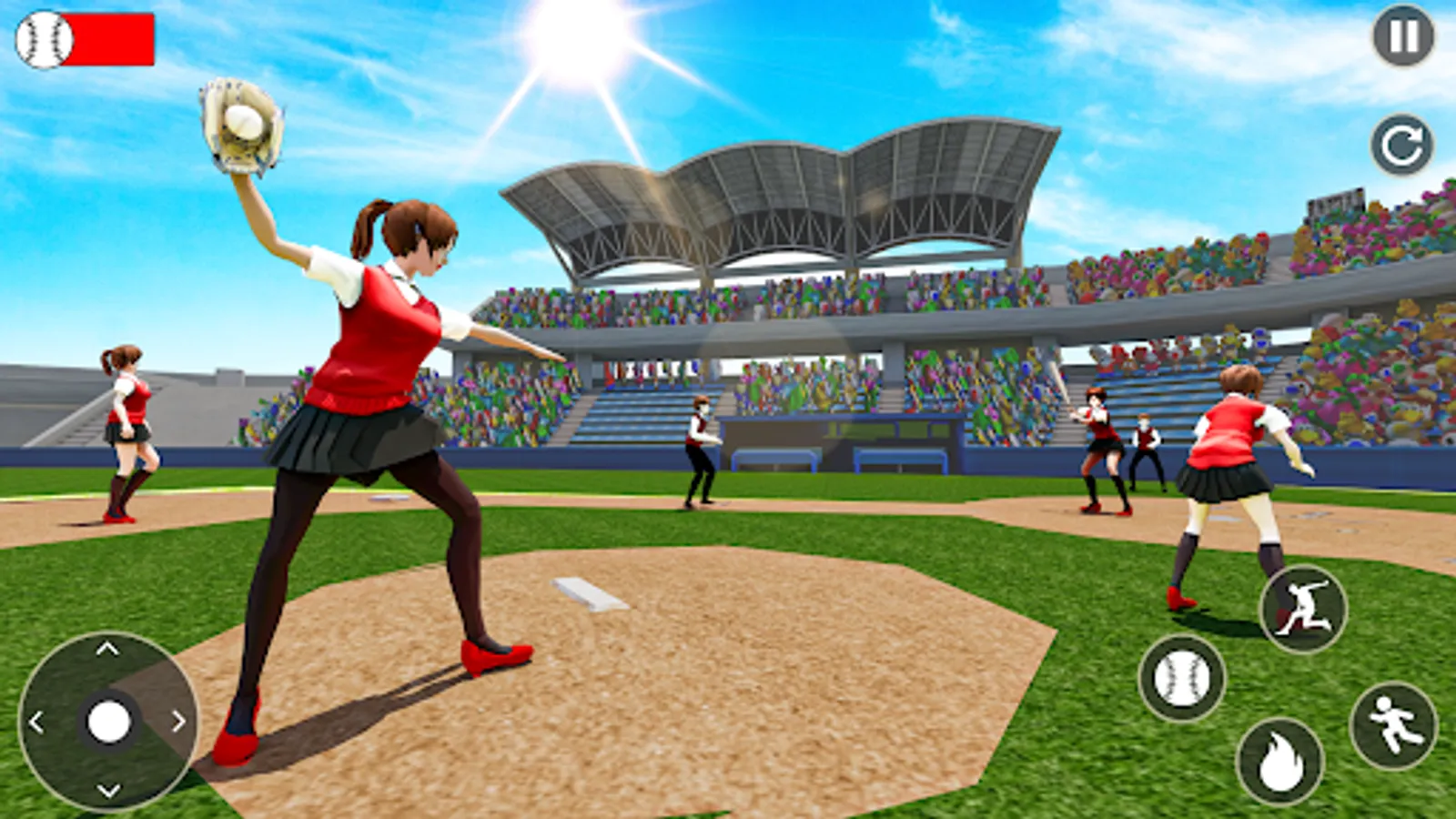The height and width of the screenshot is (819, 1456).
Task: Tap the fielder standing near second base
Action: [x=699, y=450]
